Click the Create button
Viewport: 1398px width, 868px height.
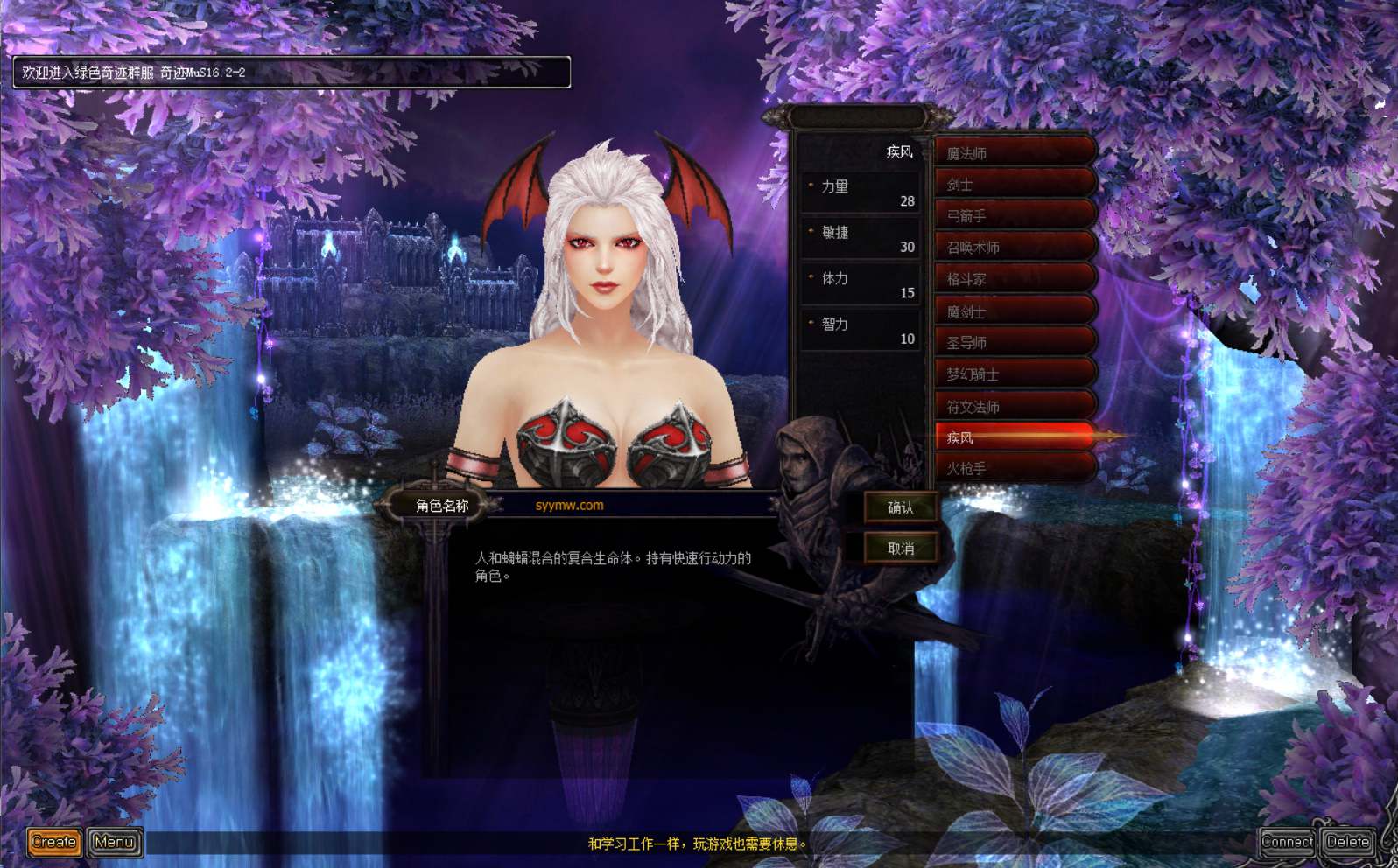click(x=53, y=842)
